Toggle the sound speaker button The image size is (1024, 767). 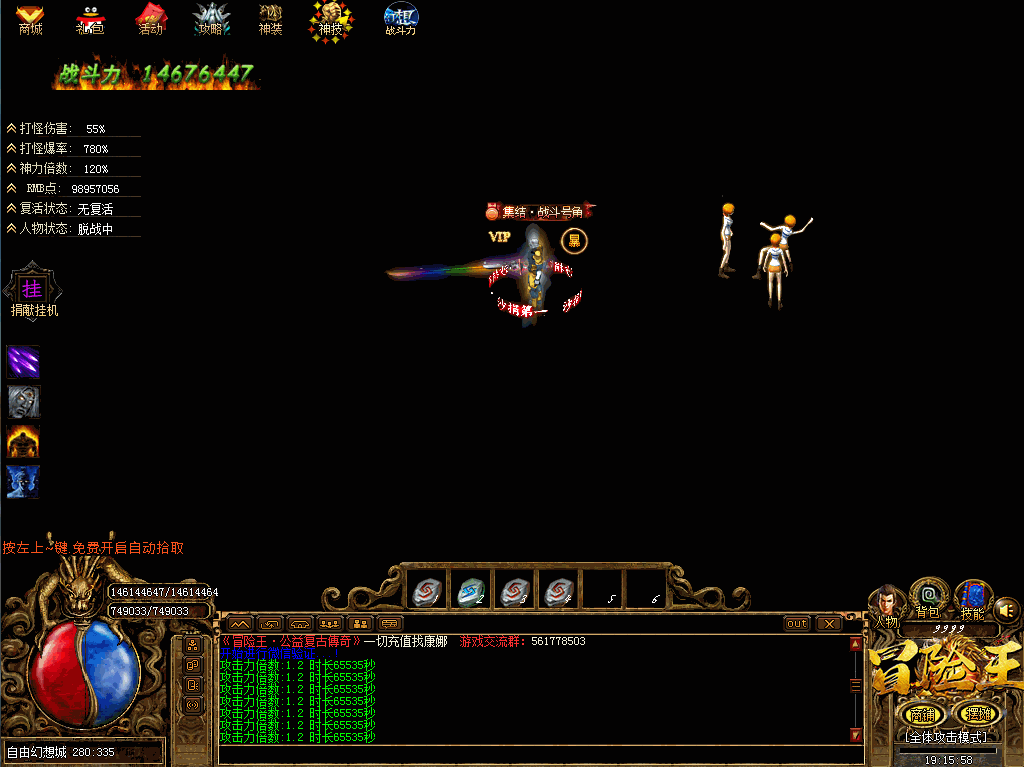pyautogui.click(x=1006, y=609)
